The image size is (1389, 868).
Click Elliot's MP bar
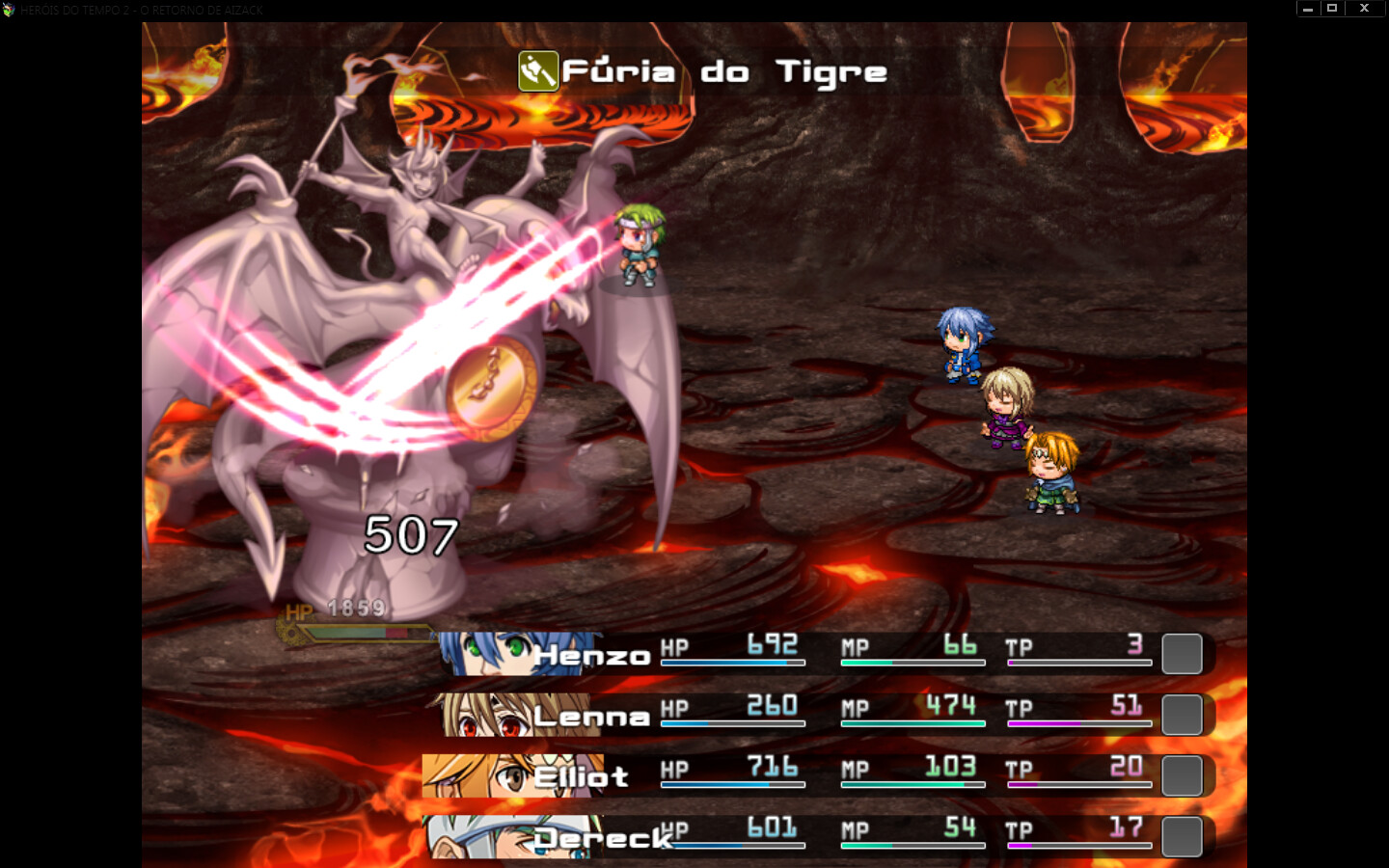912,784
